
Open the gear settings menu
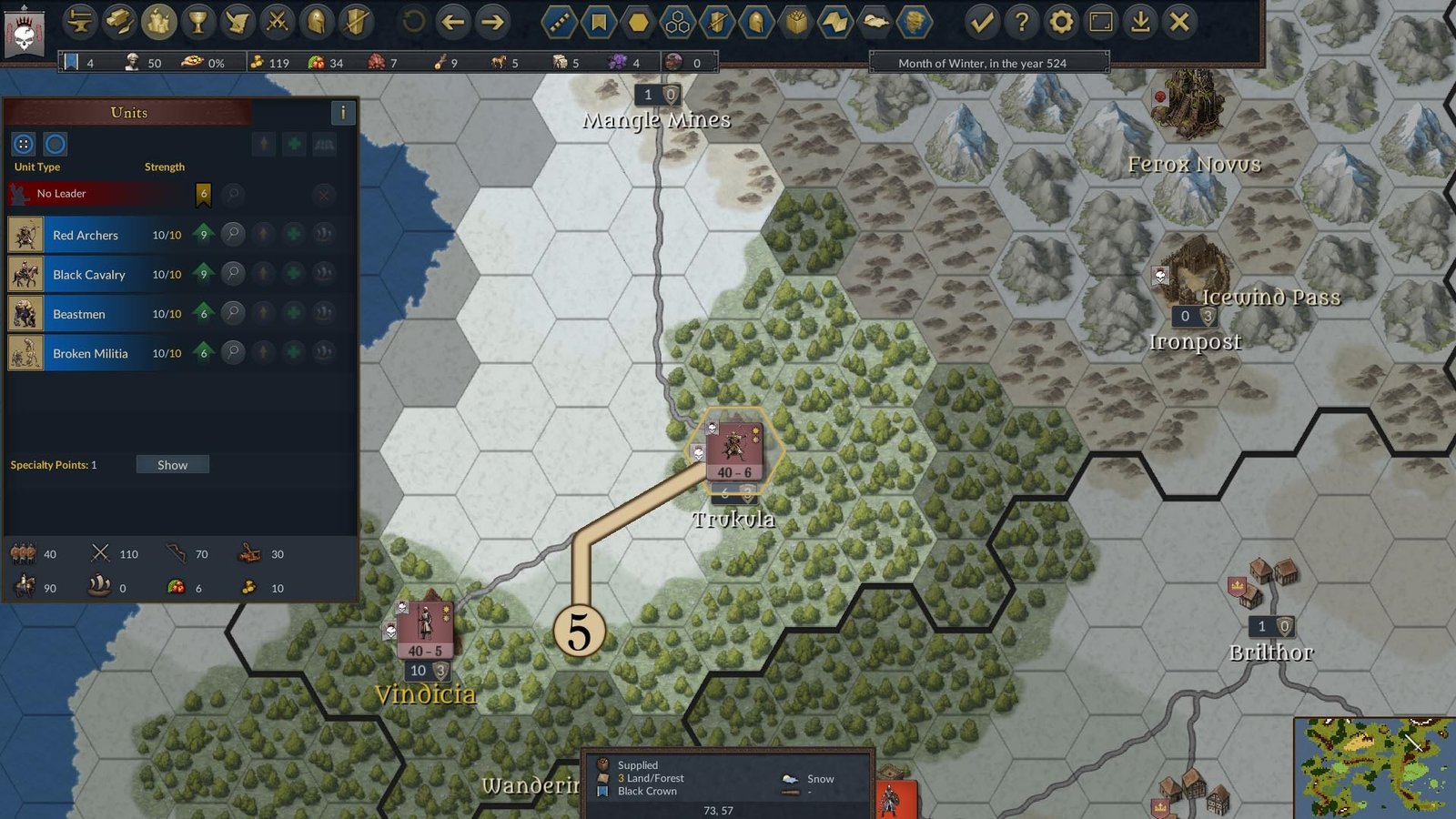[1061, 22]
